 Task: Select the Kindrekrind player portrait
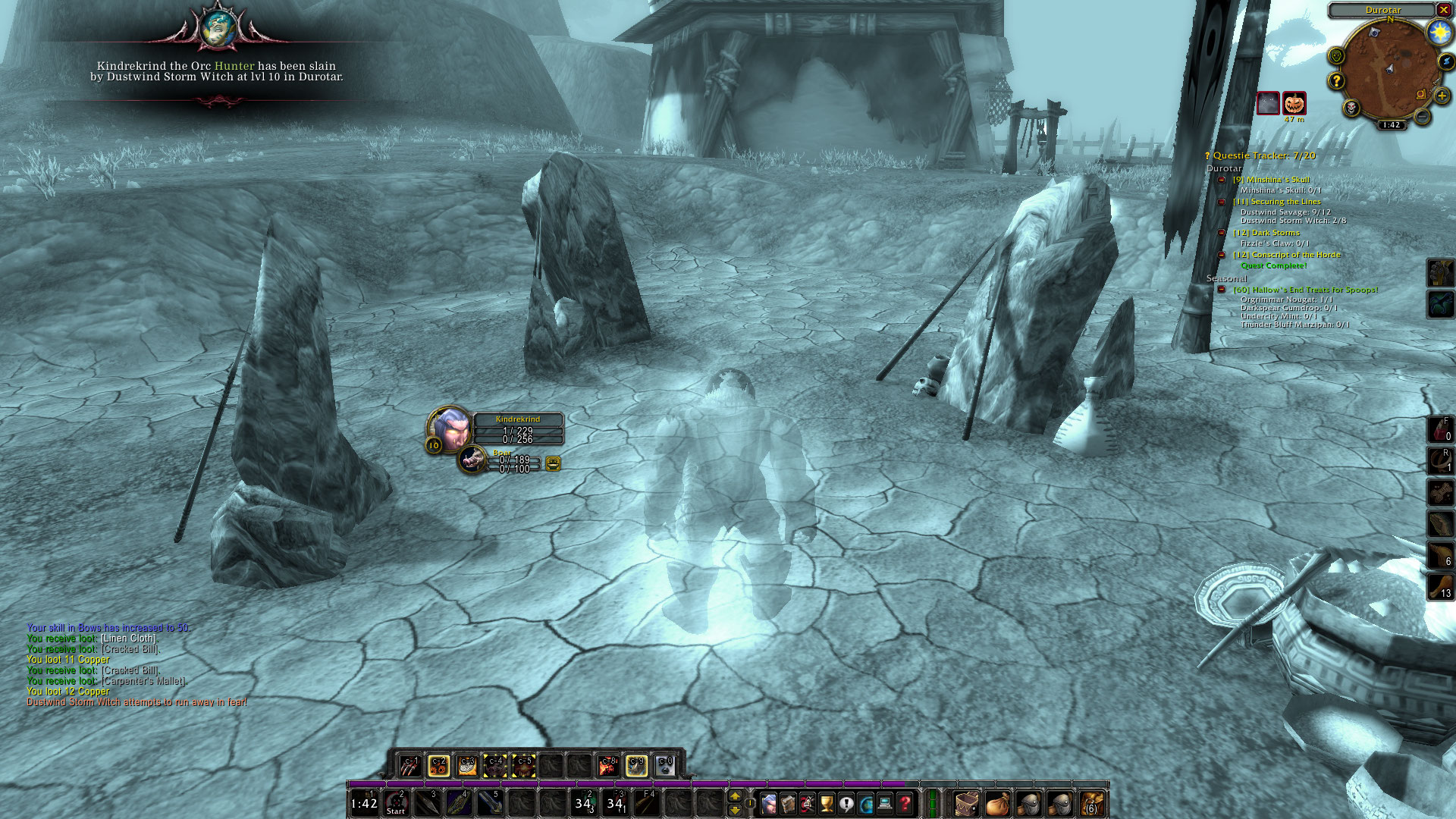[450, 427]
